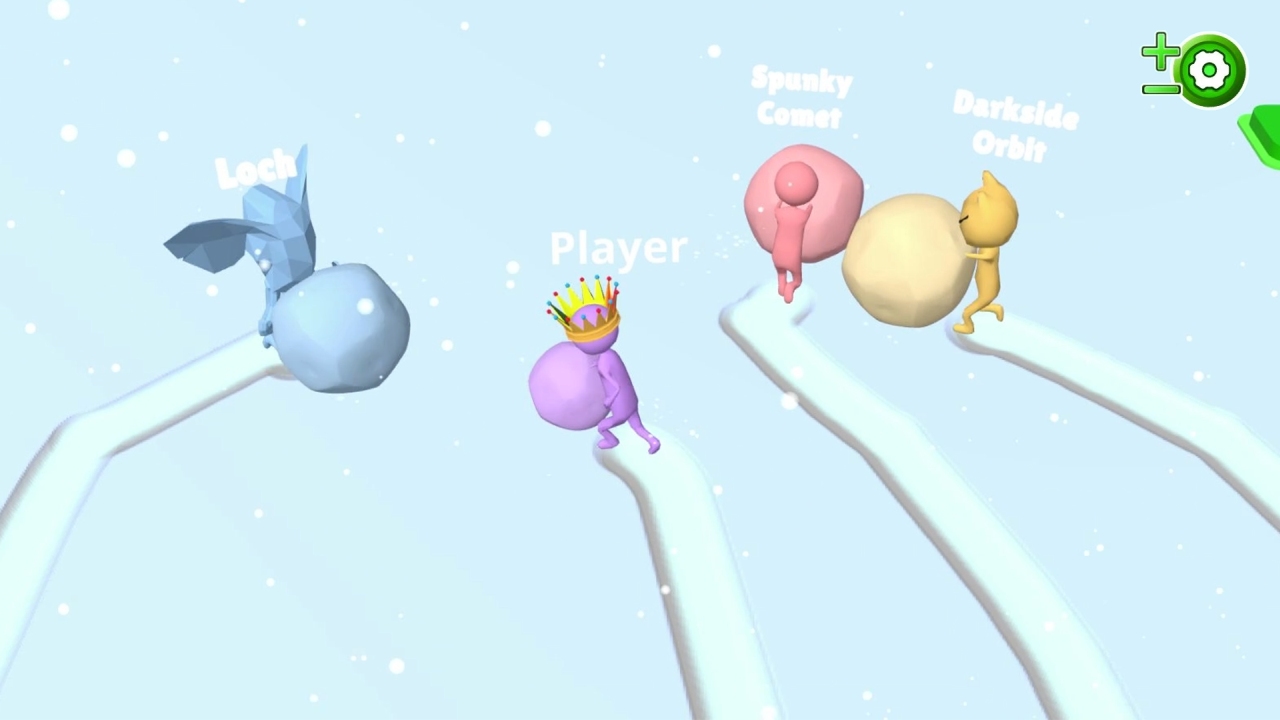
Task: Tap the green arrow at screen edge
Action: coord(1262,135)
